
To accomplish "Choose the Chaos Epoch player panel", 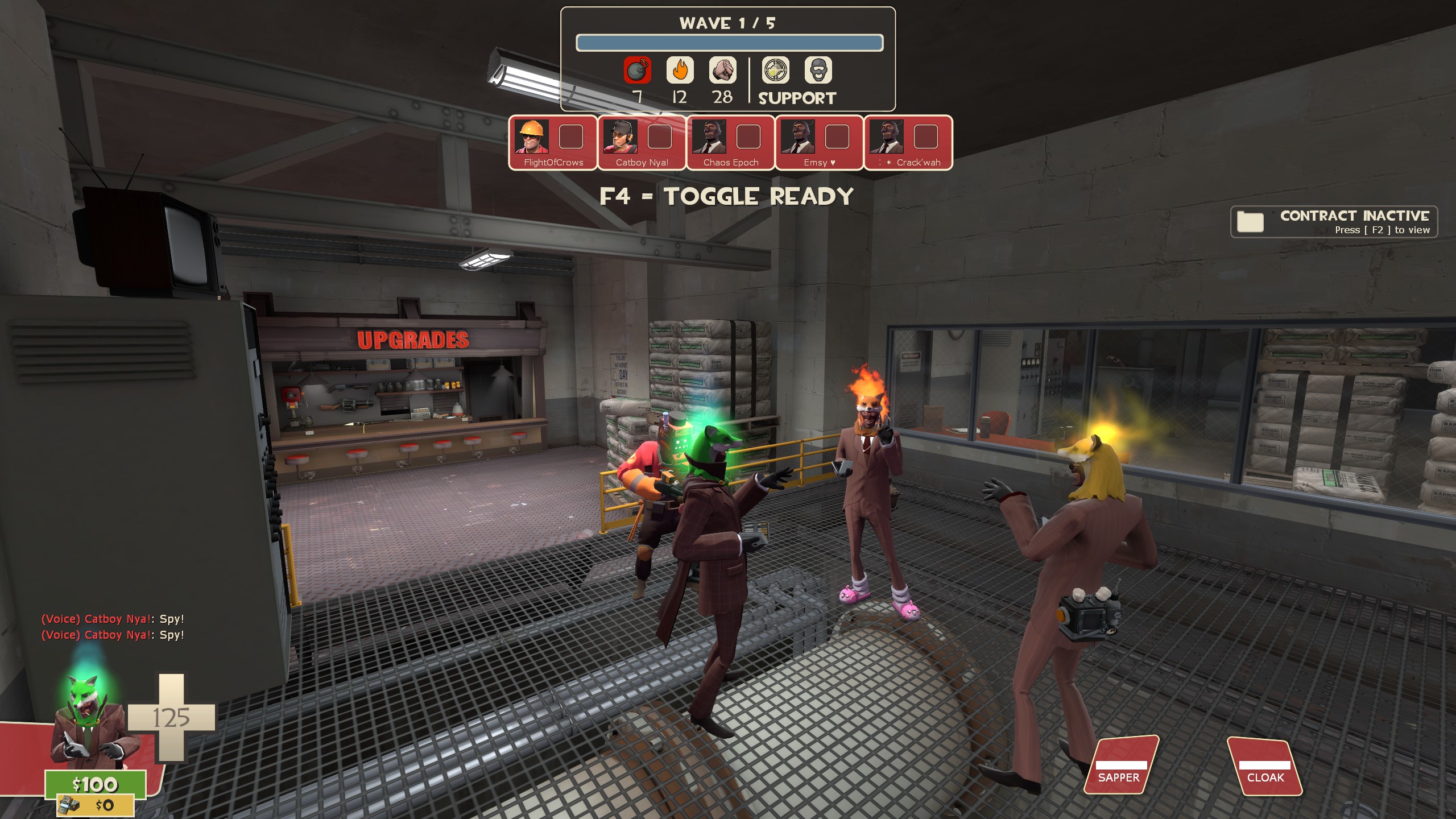I will tap(730, 142).
